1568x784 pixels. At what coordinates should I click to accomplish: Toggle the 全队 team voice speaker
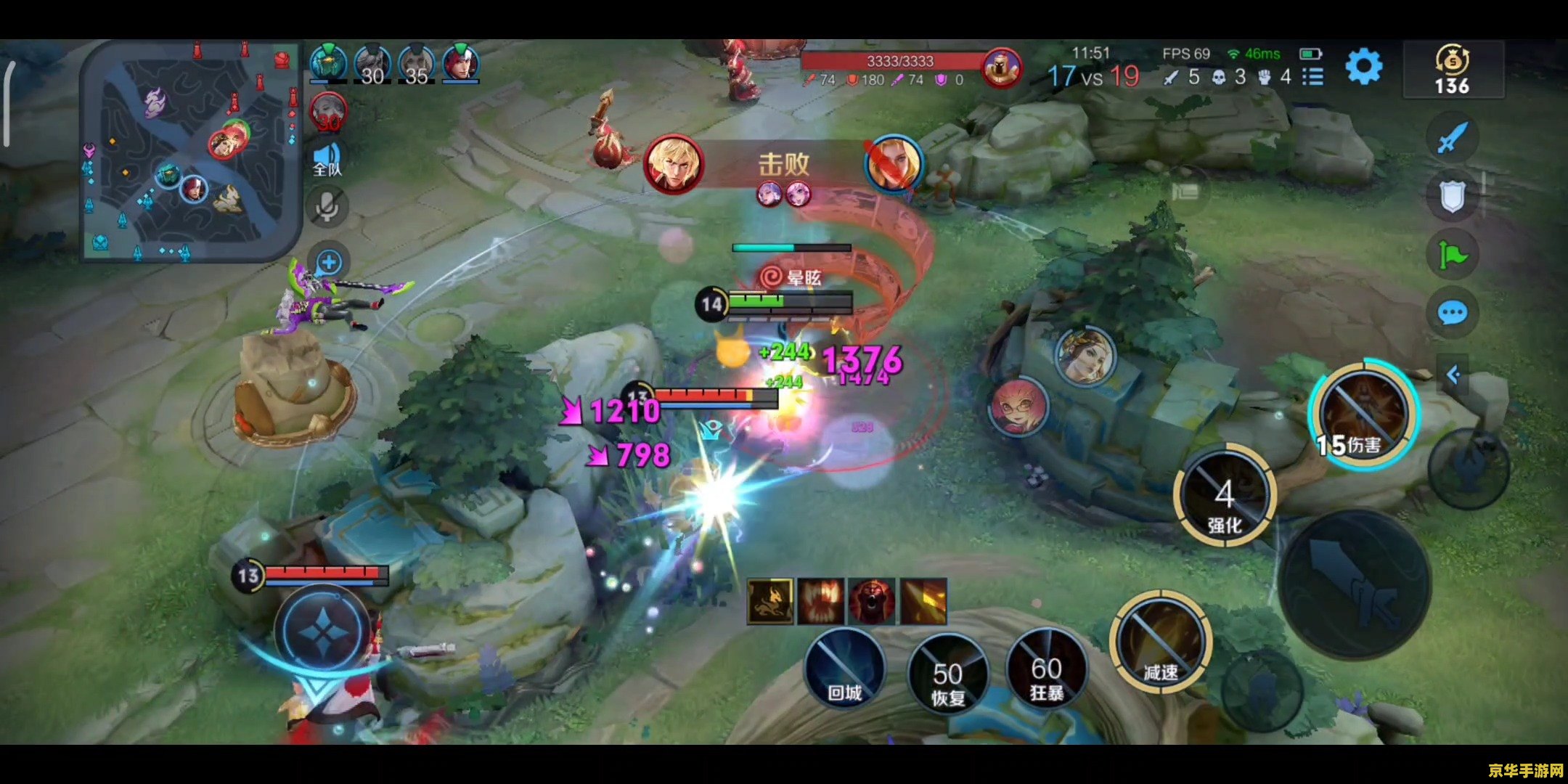tap(327, 159)
